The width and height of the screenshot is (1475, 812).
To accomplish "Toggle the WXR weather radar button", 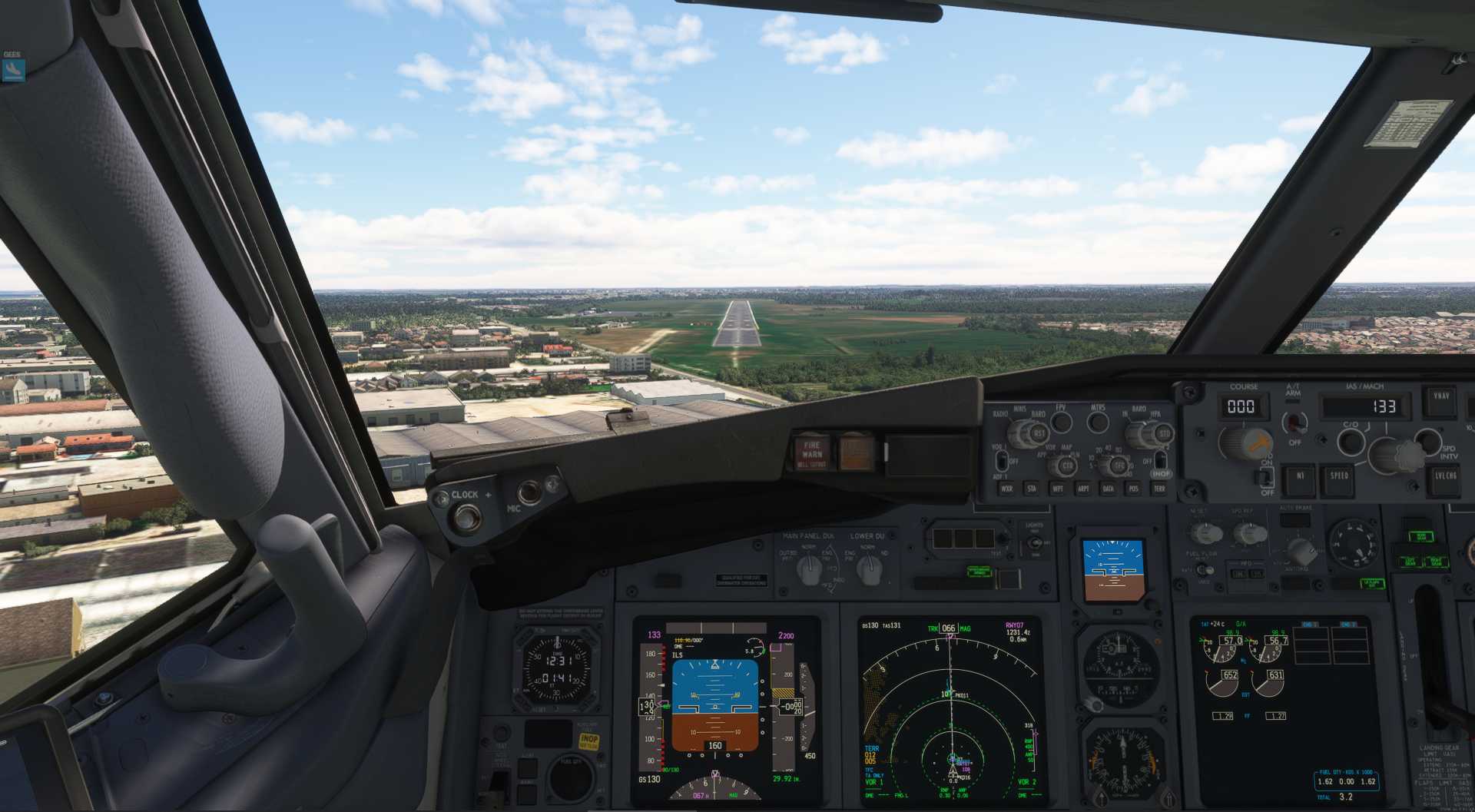I will tap(1006, 489).
